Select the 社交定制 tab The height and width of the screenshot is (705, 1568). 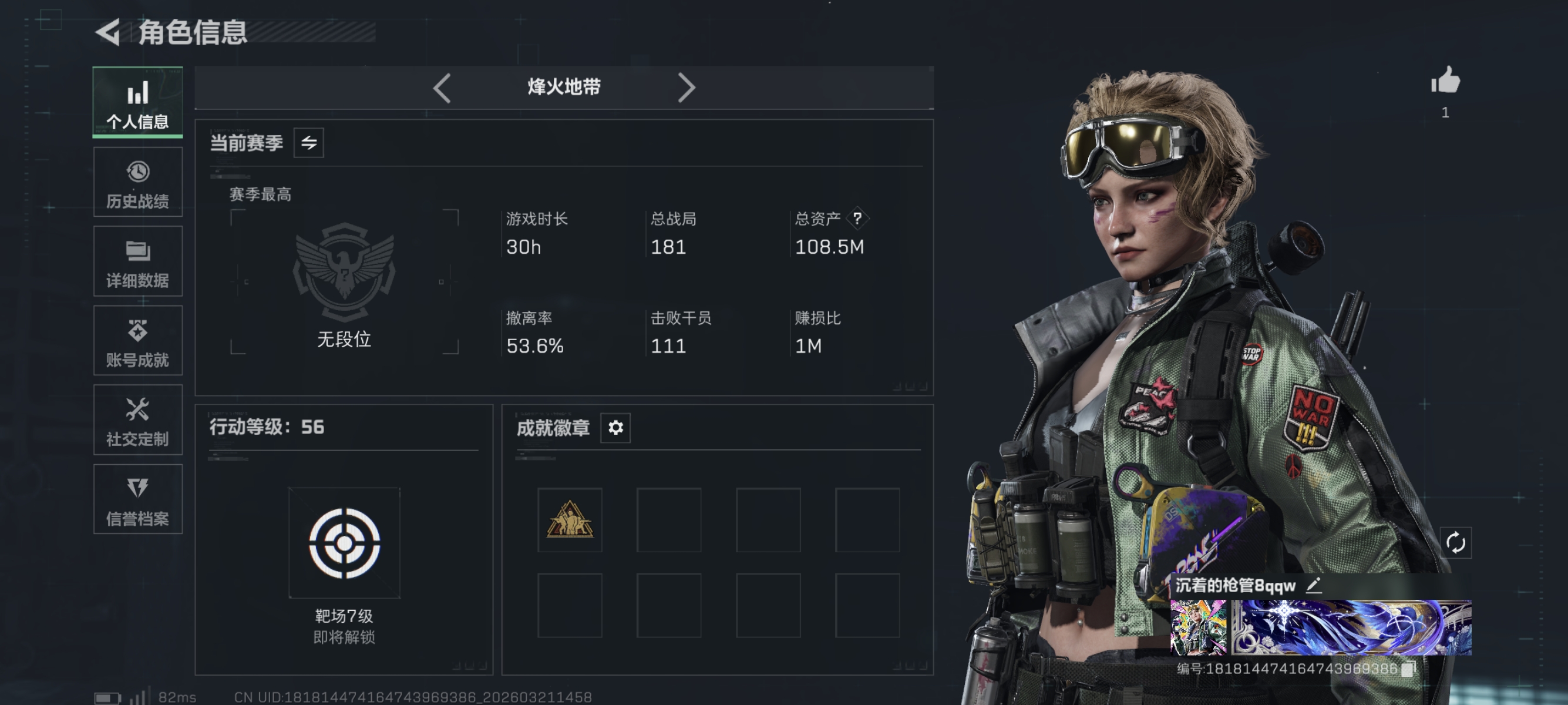pyautogui.click(x=137, y=420)
